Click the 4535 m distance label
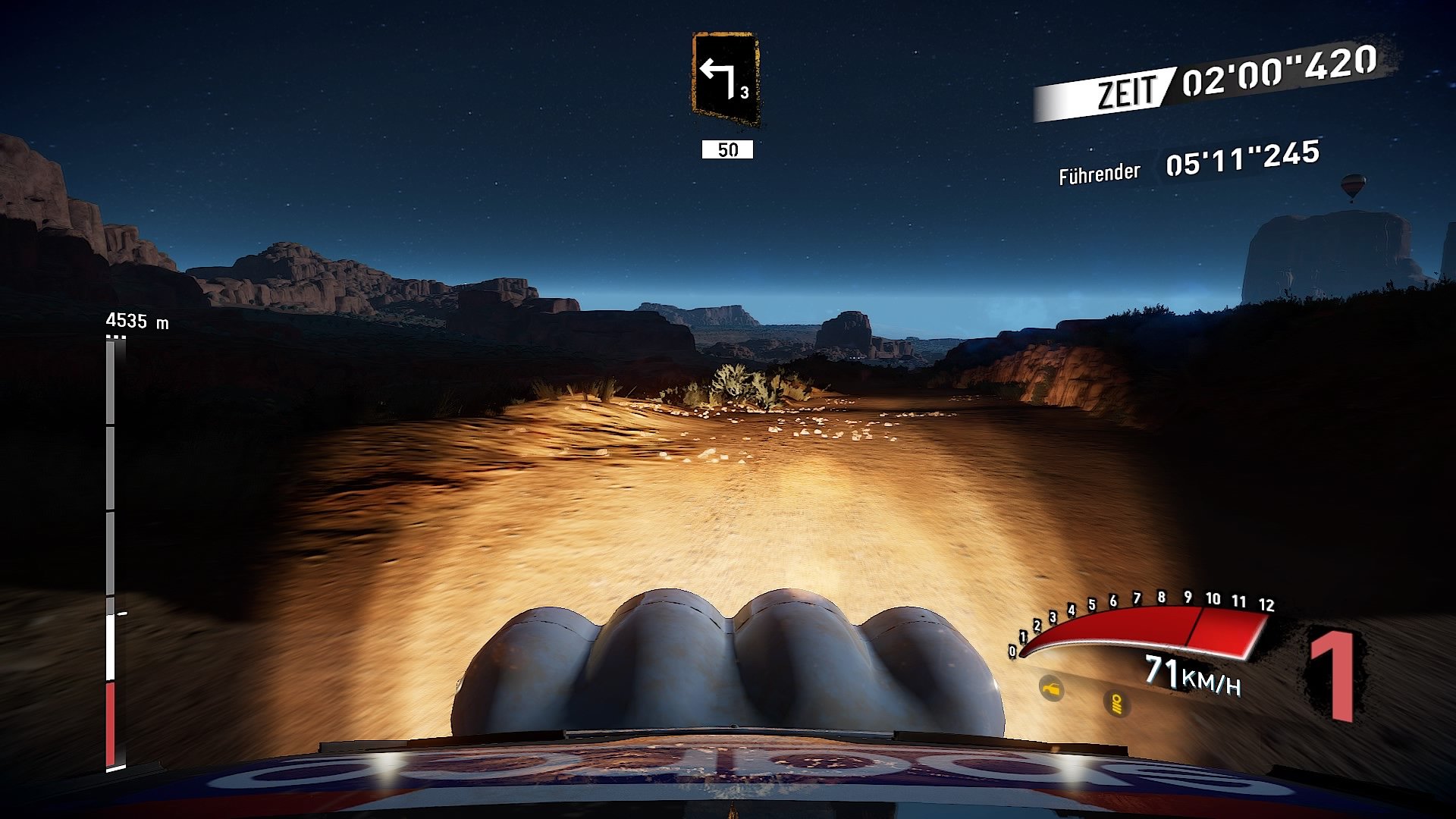 [x=137, y=319]
